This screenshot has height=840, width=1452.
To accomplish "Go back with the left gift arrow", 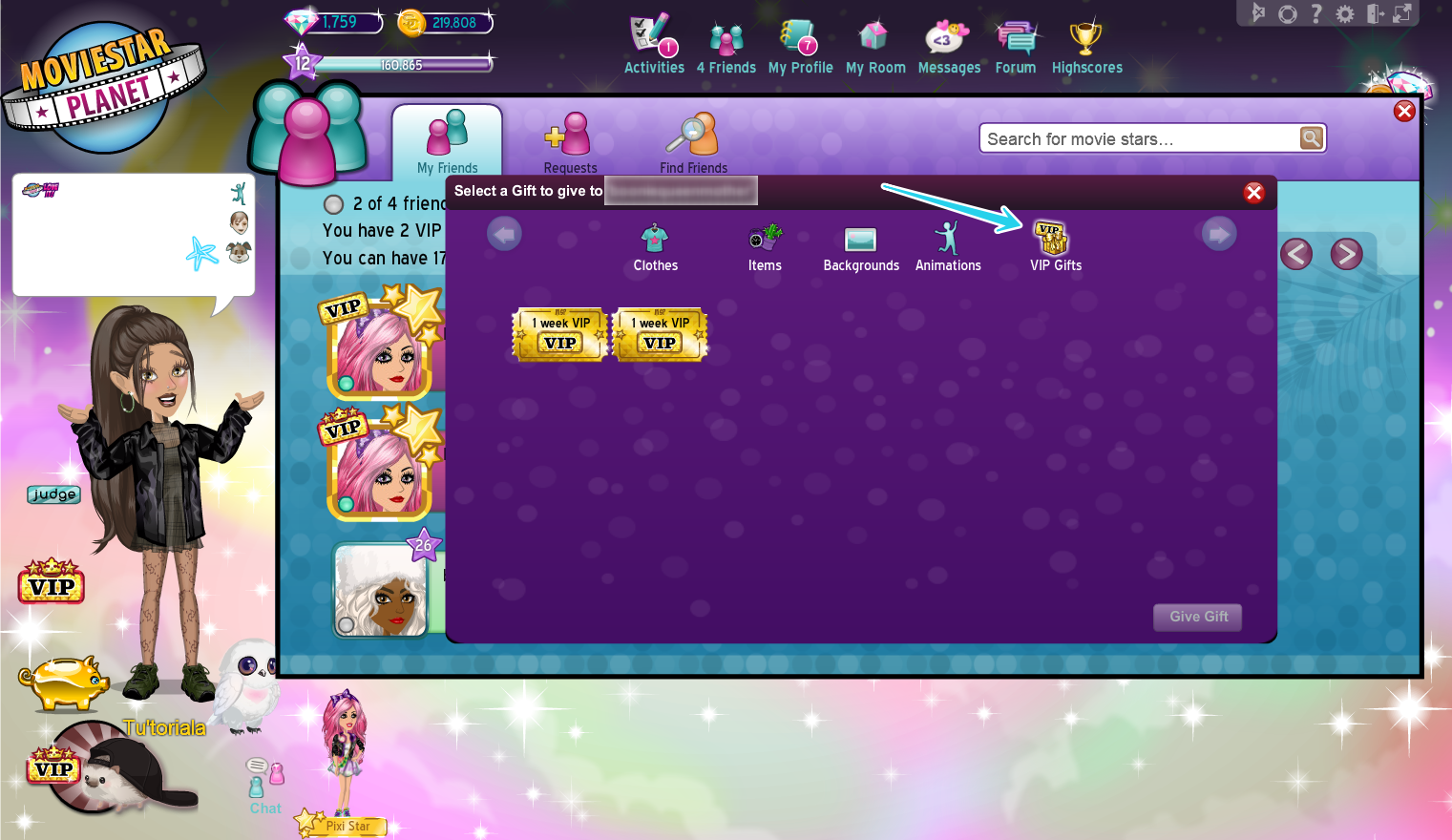I will 504,233.
